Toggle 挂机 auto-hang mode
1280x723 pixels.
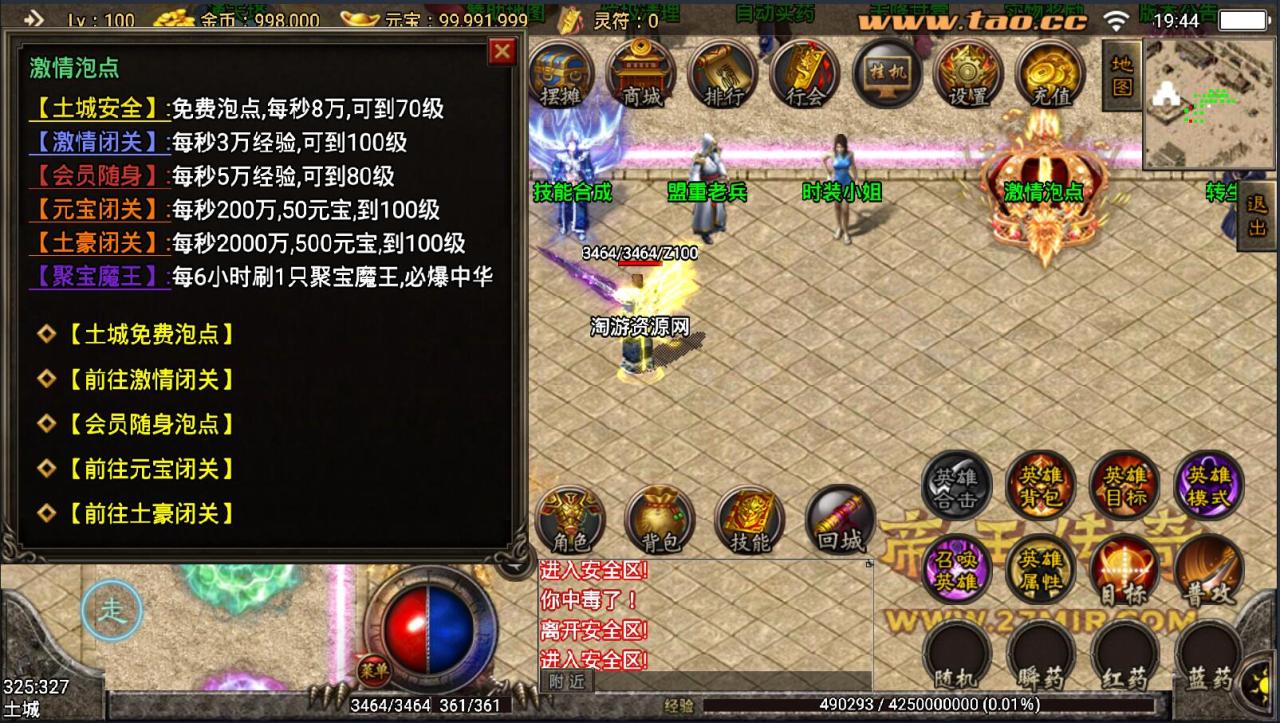point(887,75)
